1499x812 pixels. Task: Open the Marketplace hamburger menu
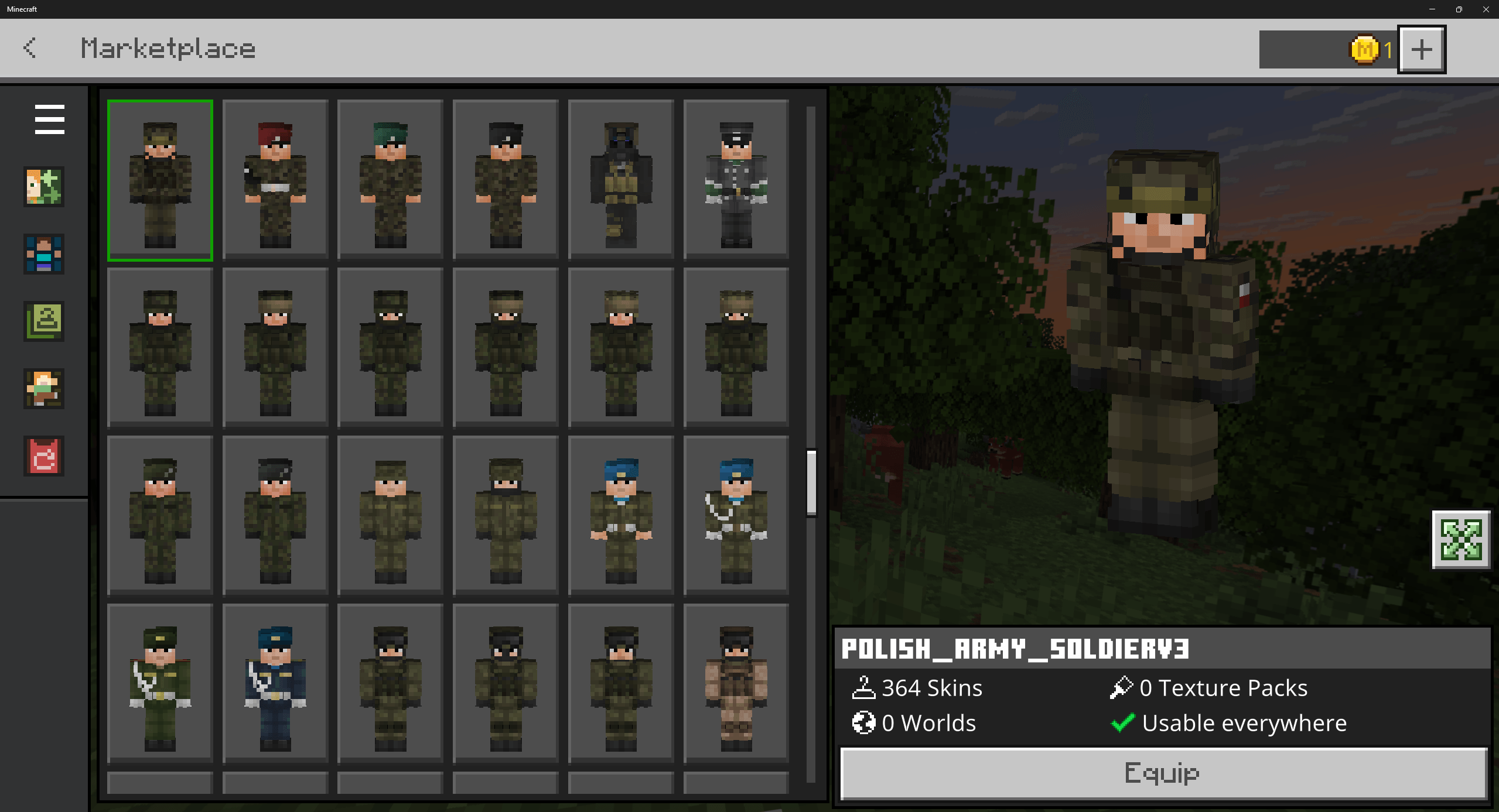49,119
